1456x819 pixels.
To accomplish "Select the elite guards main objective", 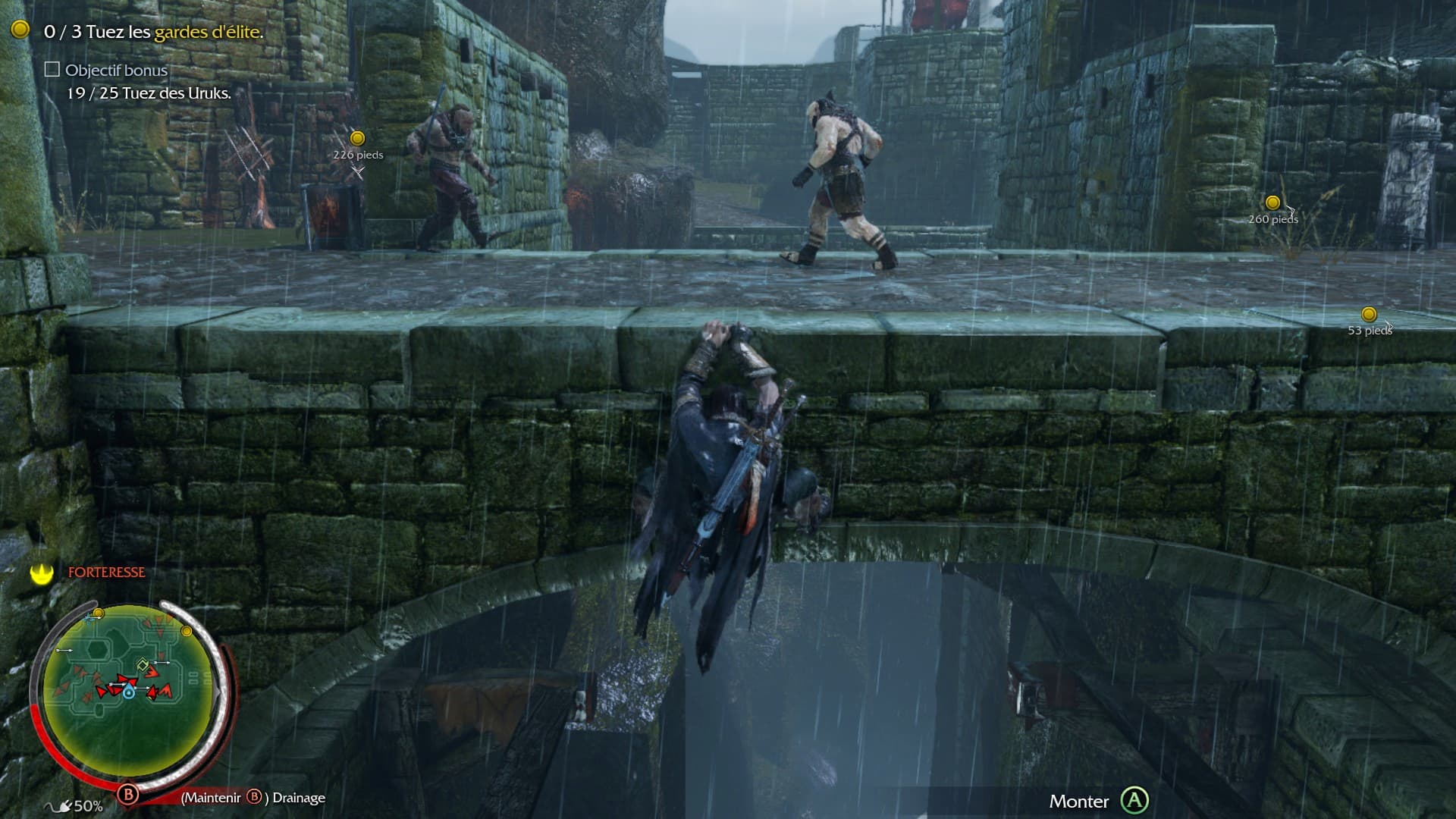I will [153, 32].
